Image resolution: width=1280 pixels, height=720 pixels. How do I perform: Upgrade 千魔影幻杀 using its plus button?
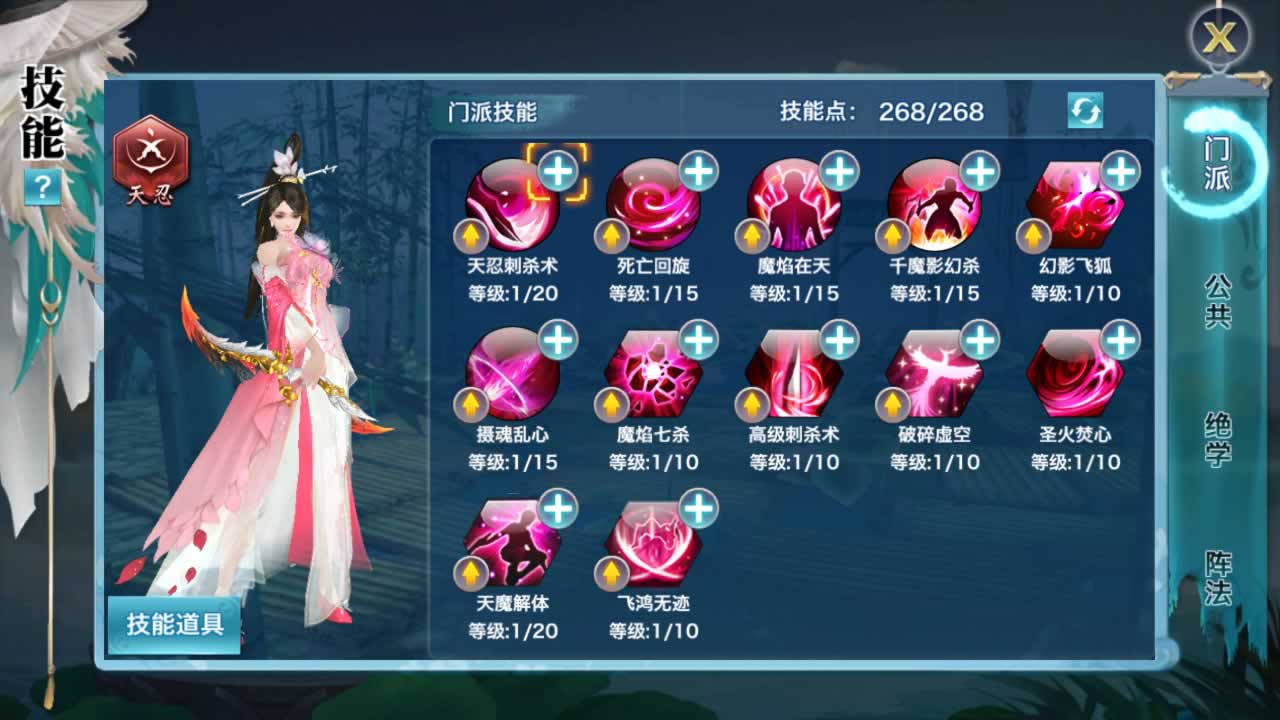click(980, 171)
